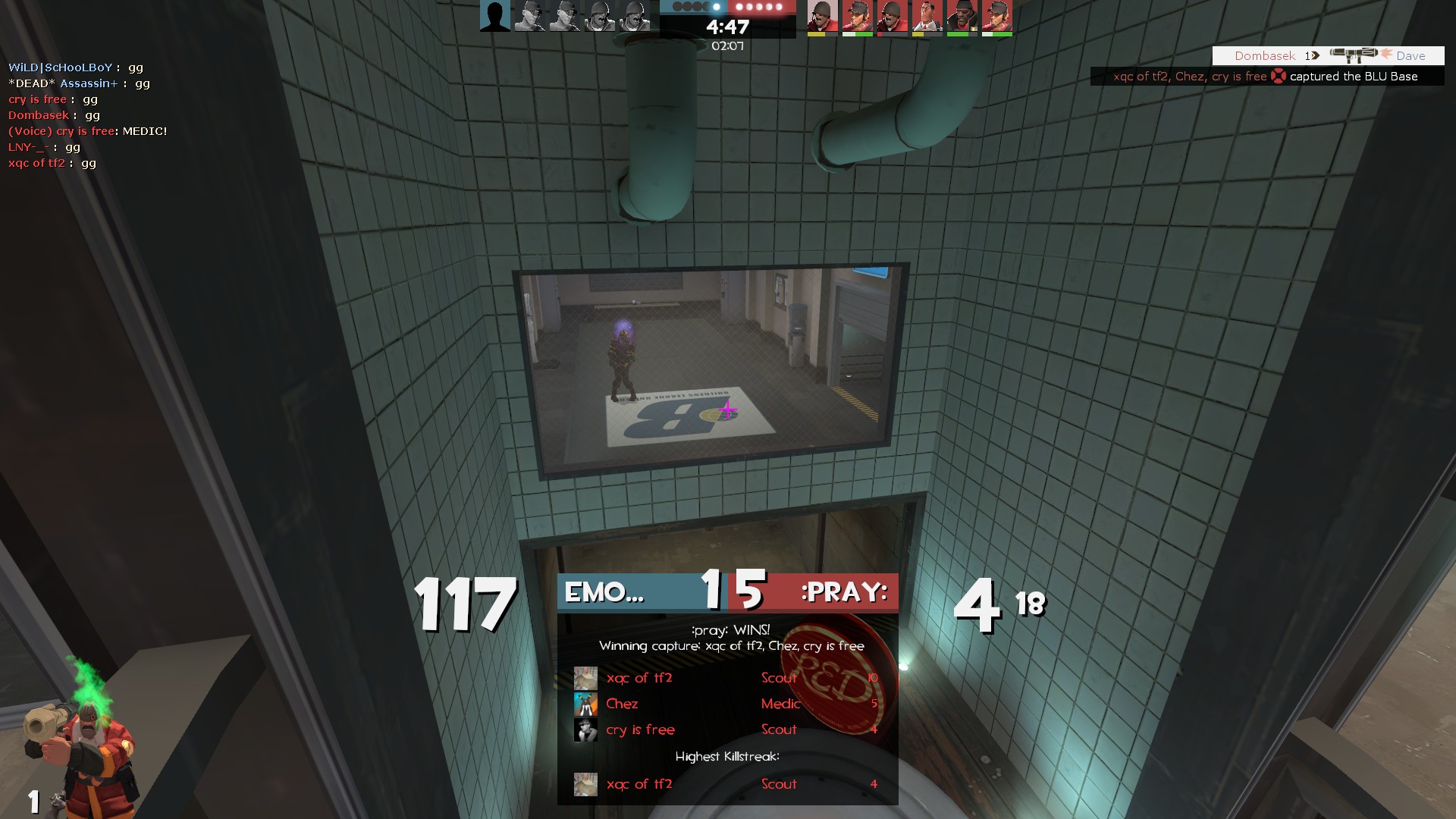Select xqc of tf2's top-scorer row

click(x=726, y=678)
